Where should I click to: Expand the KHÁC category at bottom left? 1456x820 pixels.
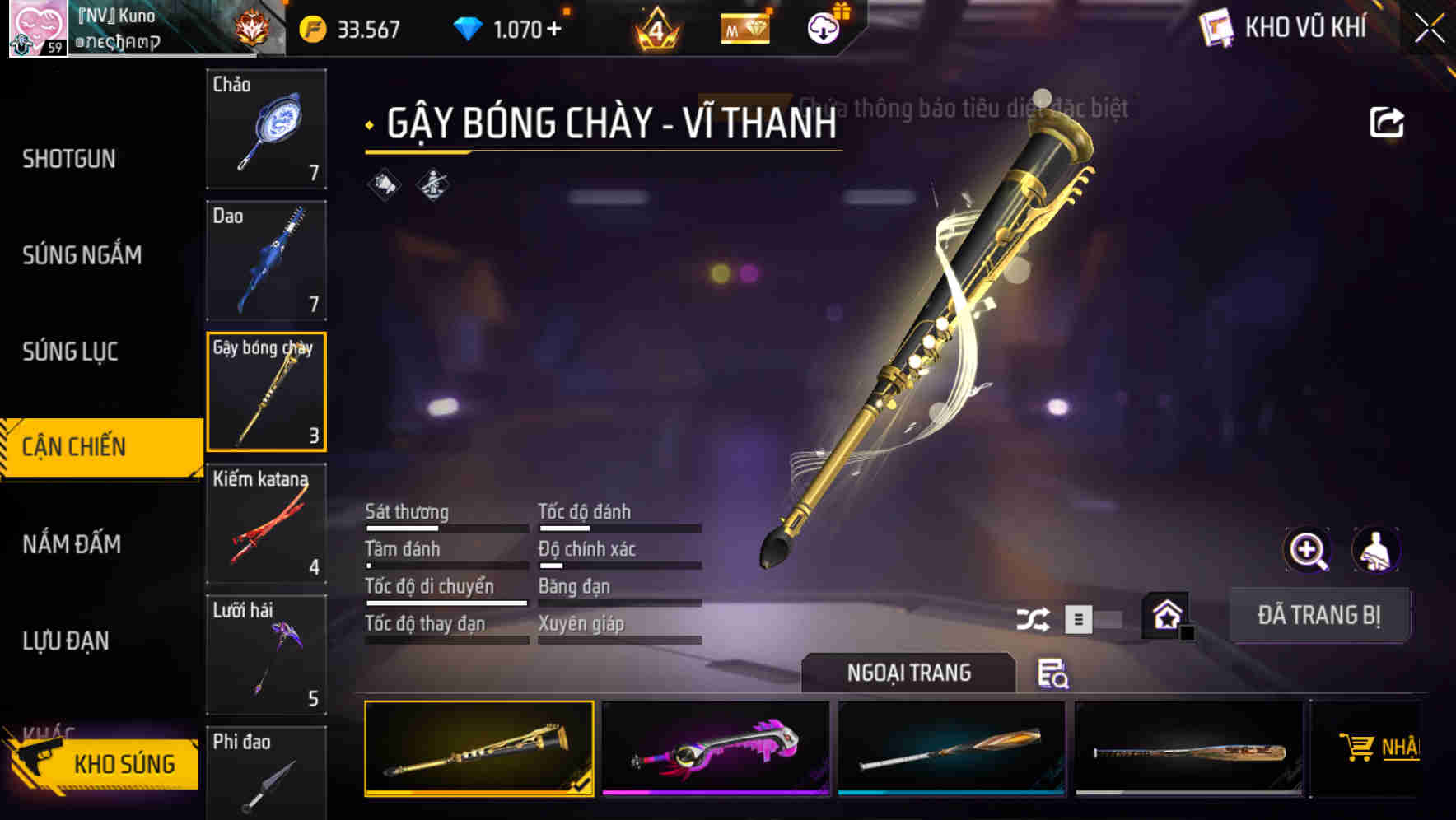(x=49, y=729)
